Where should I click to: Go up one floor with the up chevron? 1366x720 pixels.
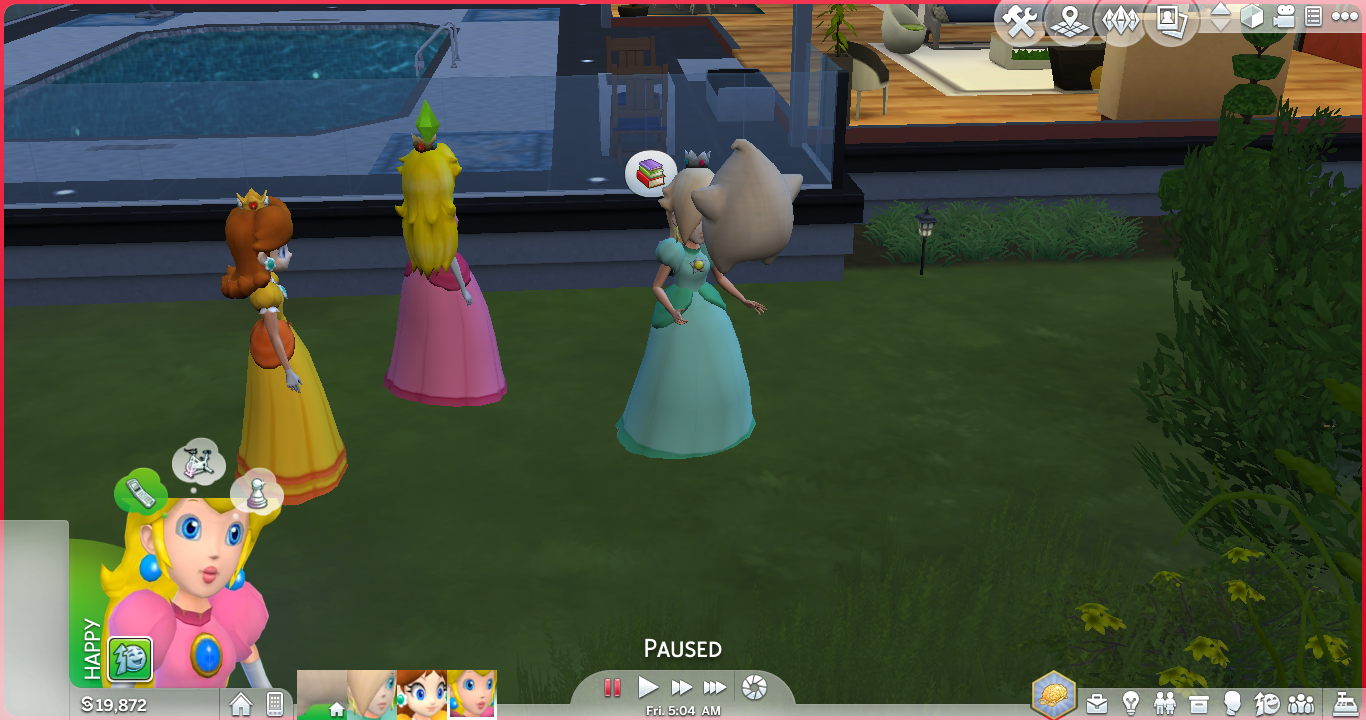[x=1221, y=10]
